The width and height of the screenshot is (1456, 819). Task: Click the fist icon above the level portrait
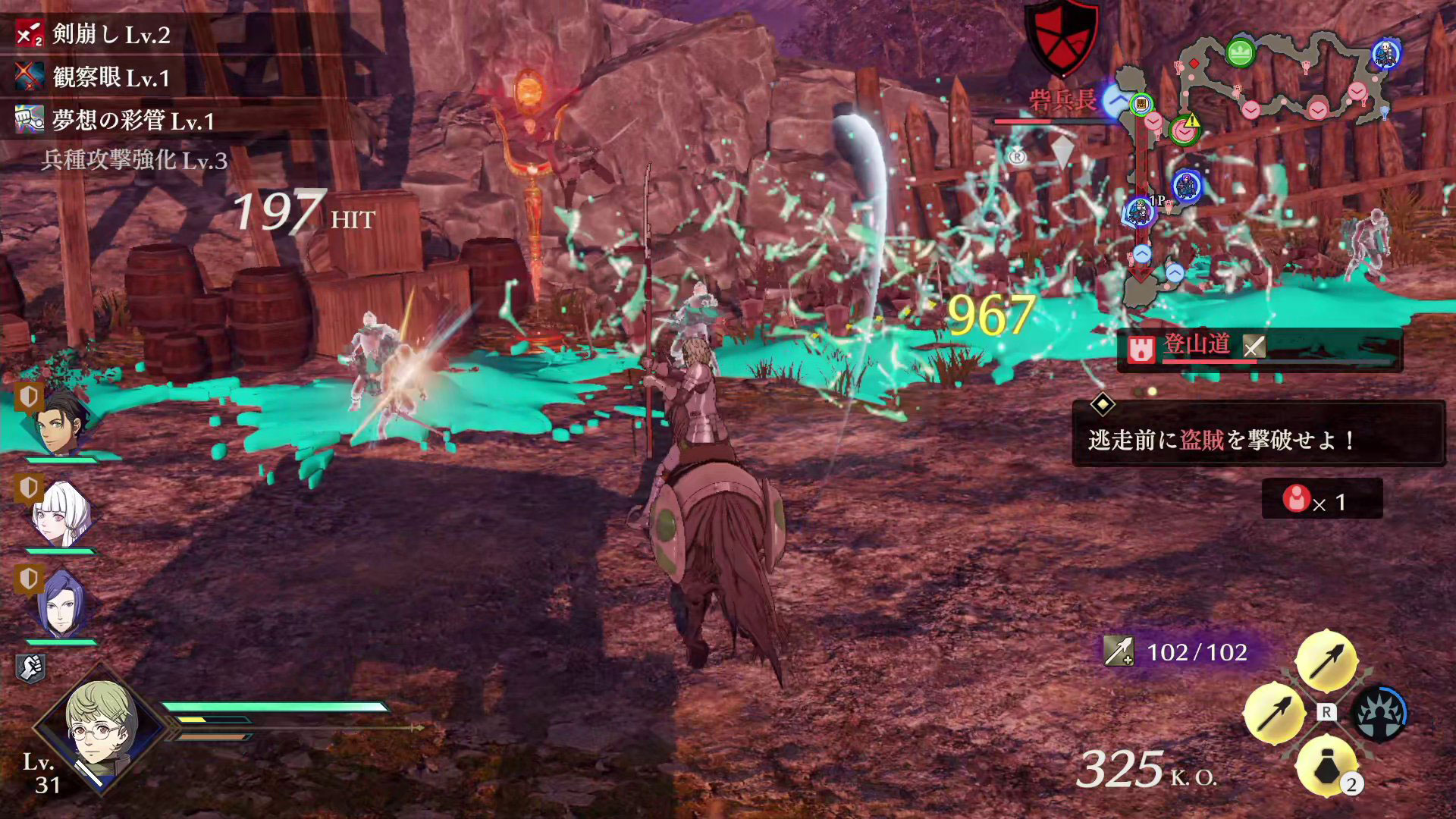[30, 668]
